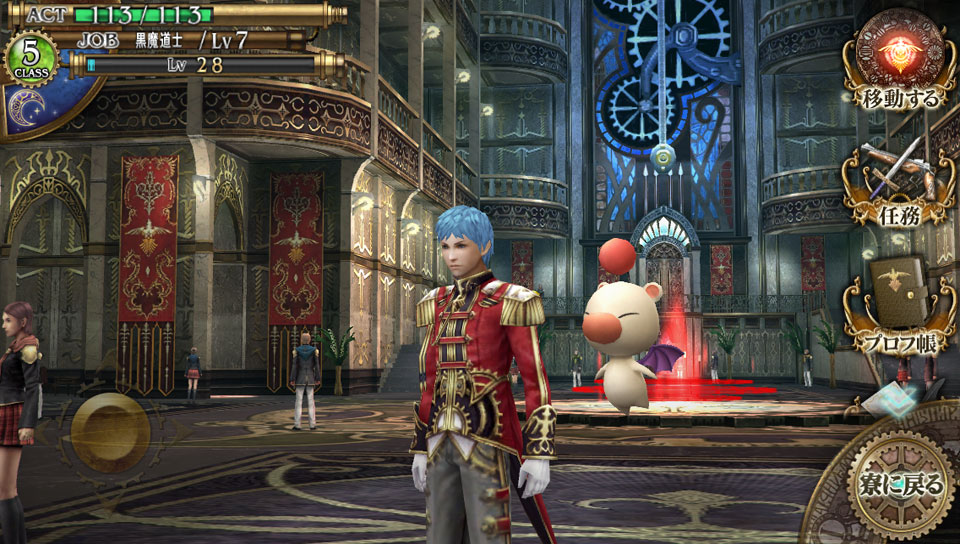Viewport: 960px width, 544px height.
Task: Tap 寮に戻る to return to dorm
Action: click(x=900, y=484)
